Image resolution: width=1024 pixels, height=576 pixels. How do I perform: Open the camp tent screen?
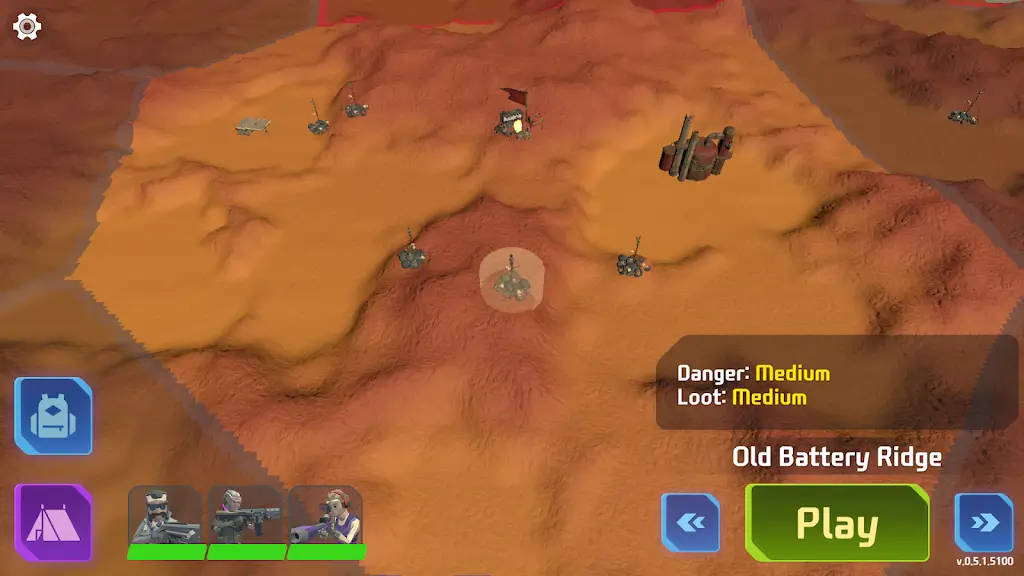(53, 522)
